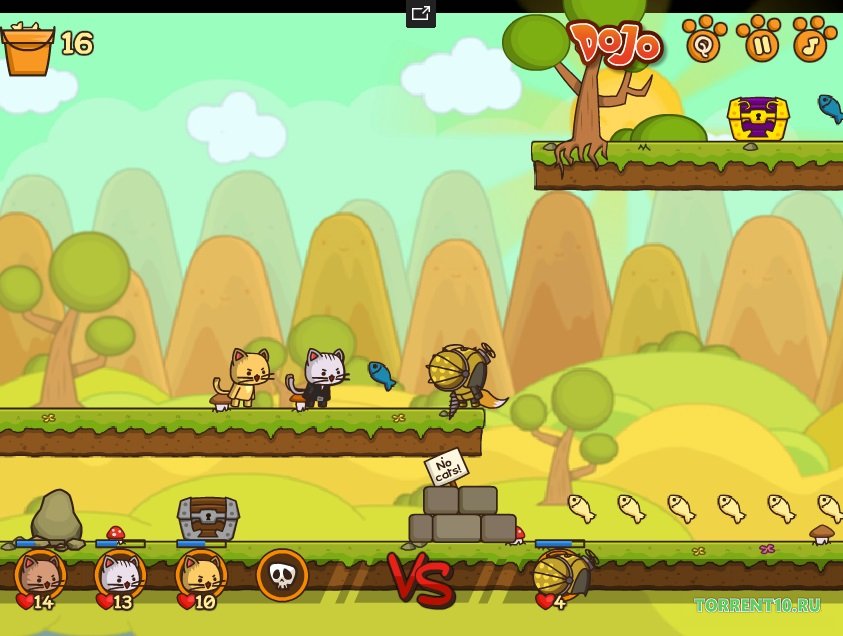The height and width of the screenshot is (636, 843).
Task: Open the game in a new window
Action: tap(421, 14)
